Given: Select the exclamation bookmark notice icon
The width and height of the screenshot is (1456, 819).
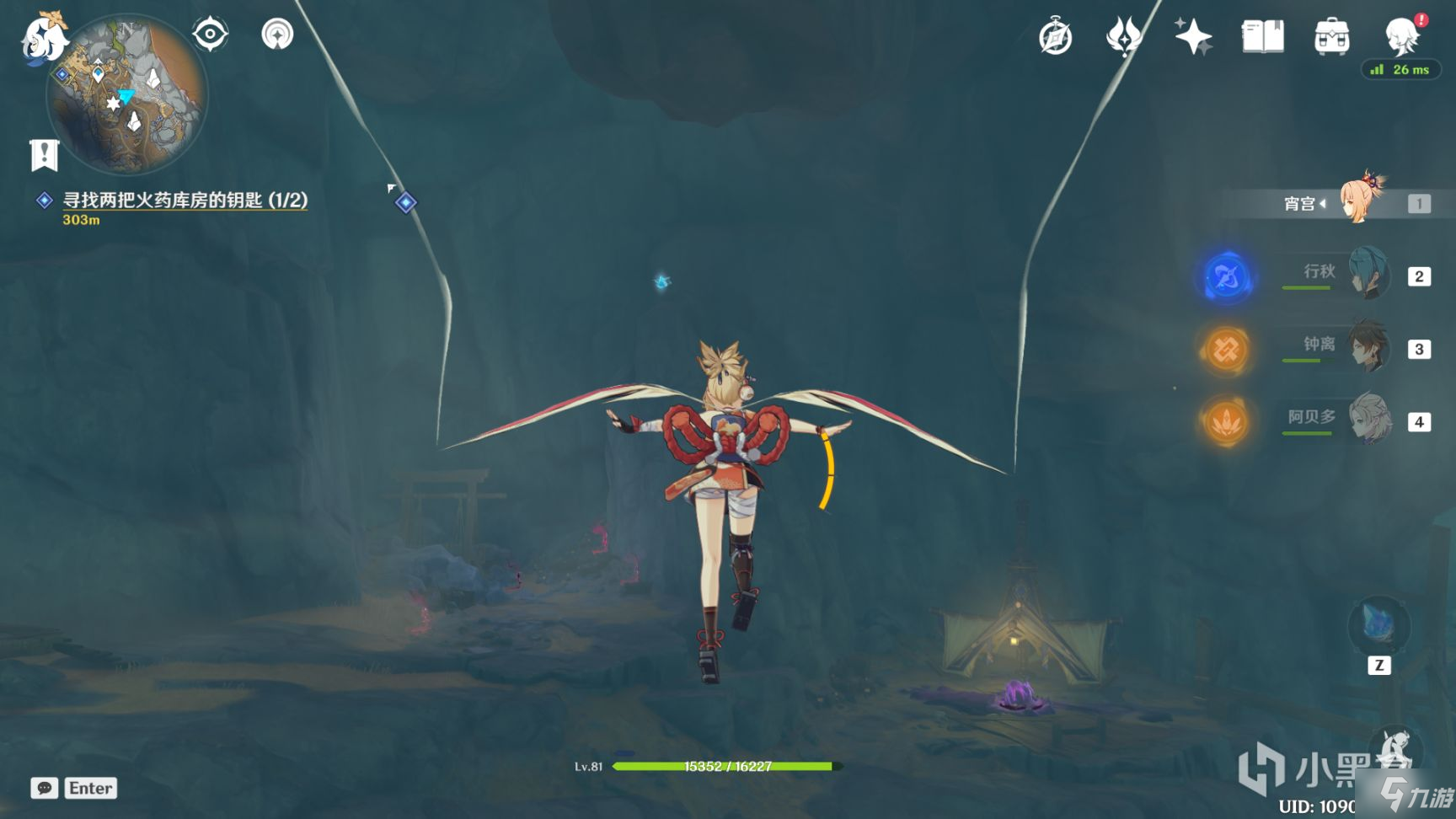Looking at the screenshot, I should point(44,155).
